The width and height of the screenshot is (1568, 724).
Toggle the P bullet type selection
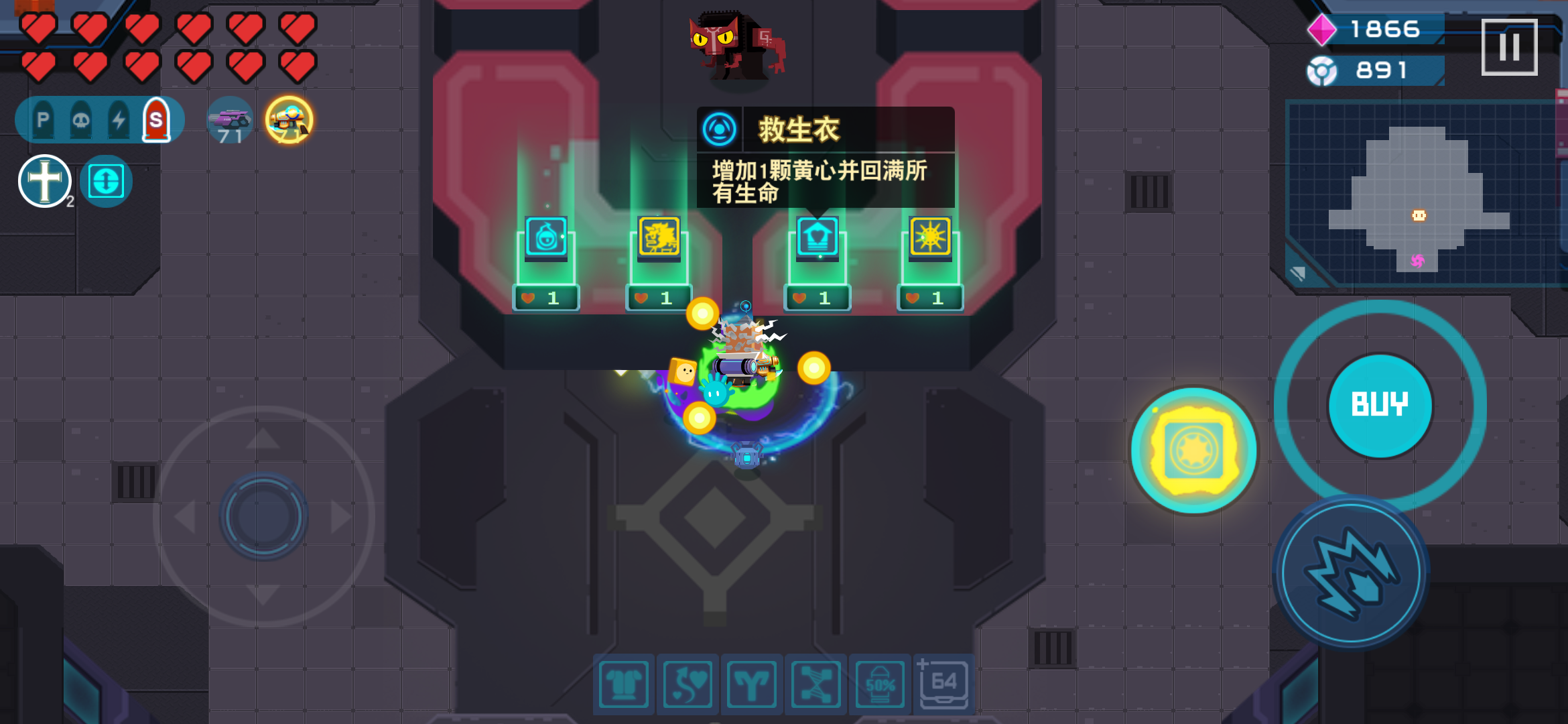42,119
